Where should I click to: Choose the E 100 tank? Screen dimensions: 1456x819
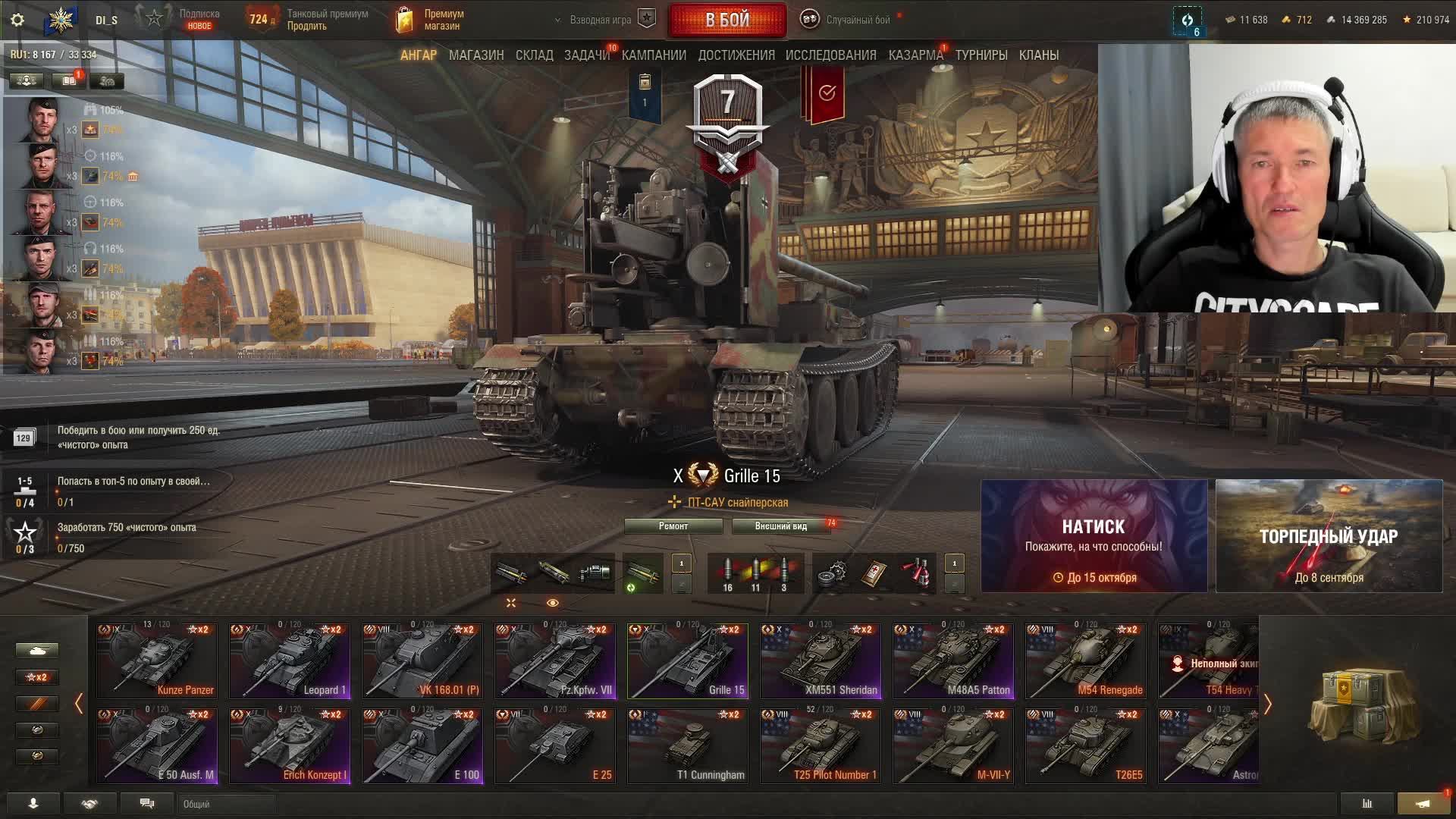pyautogui.click(x=422, y=745)
